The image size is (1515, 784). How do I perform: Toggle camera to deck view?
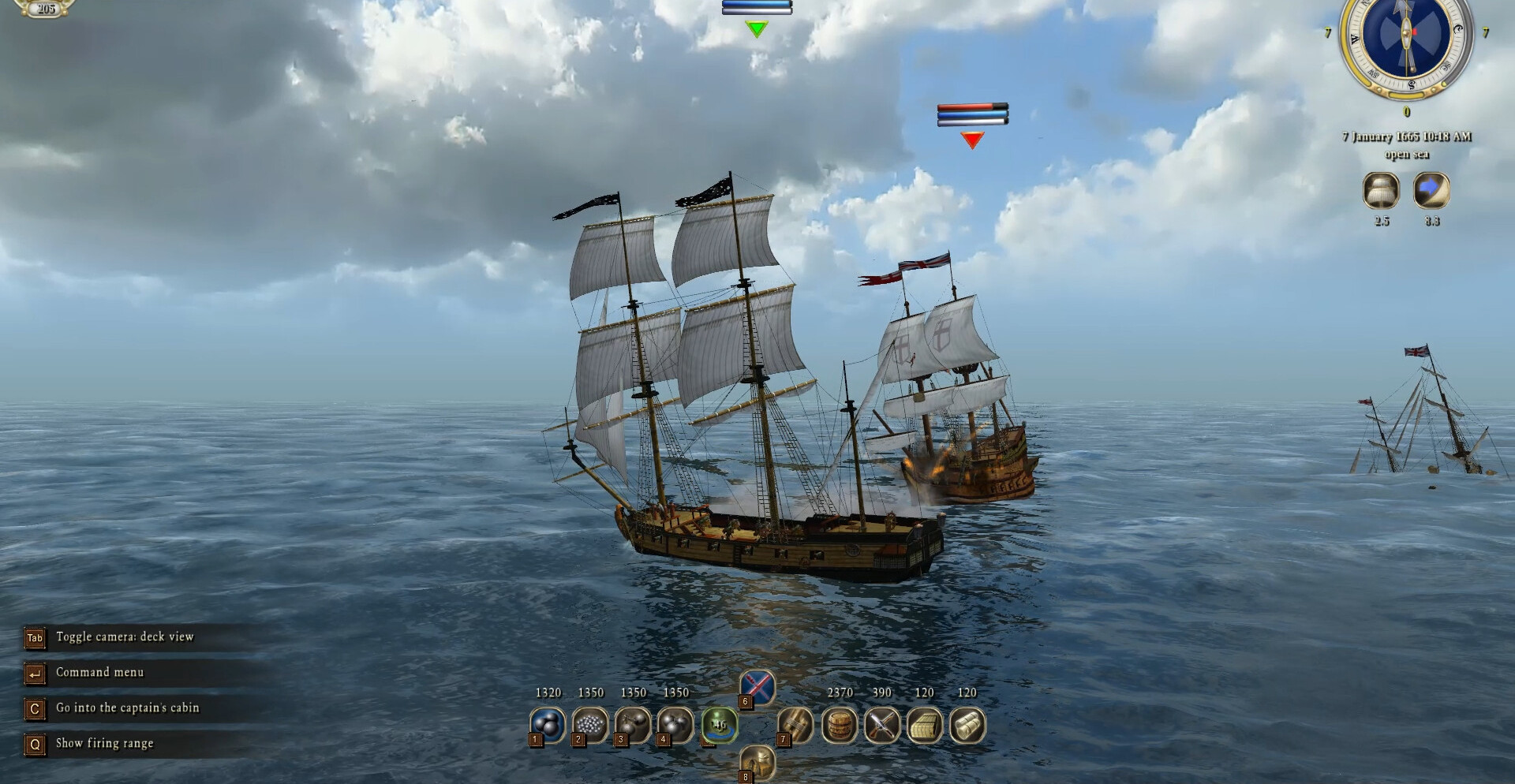tap(124, 637)
